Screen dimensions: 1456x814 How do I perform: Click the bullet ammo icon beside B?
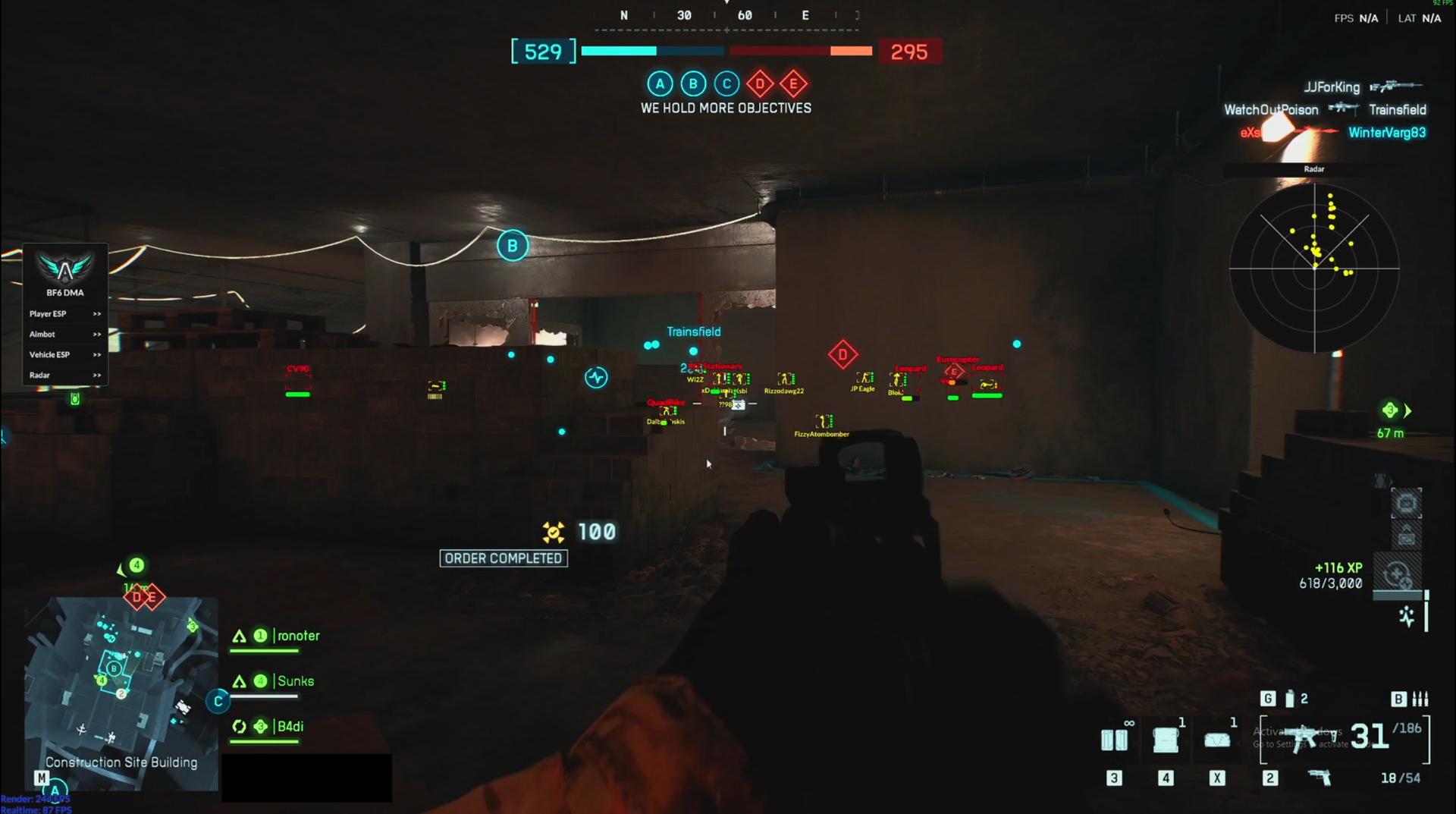pyautogui.click(x=1420, y=699)
